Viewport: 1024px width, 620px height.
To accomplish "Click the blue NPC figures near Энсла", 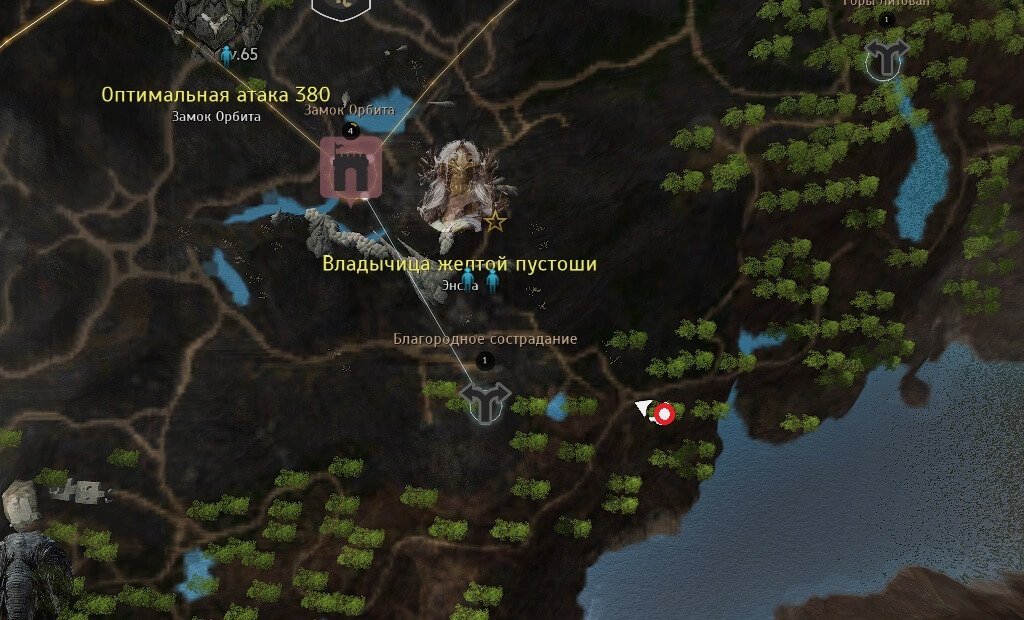I will coord(479,279).
